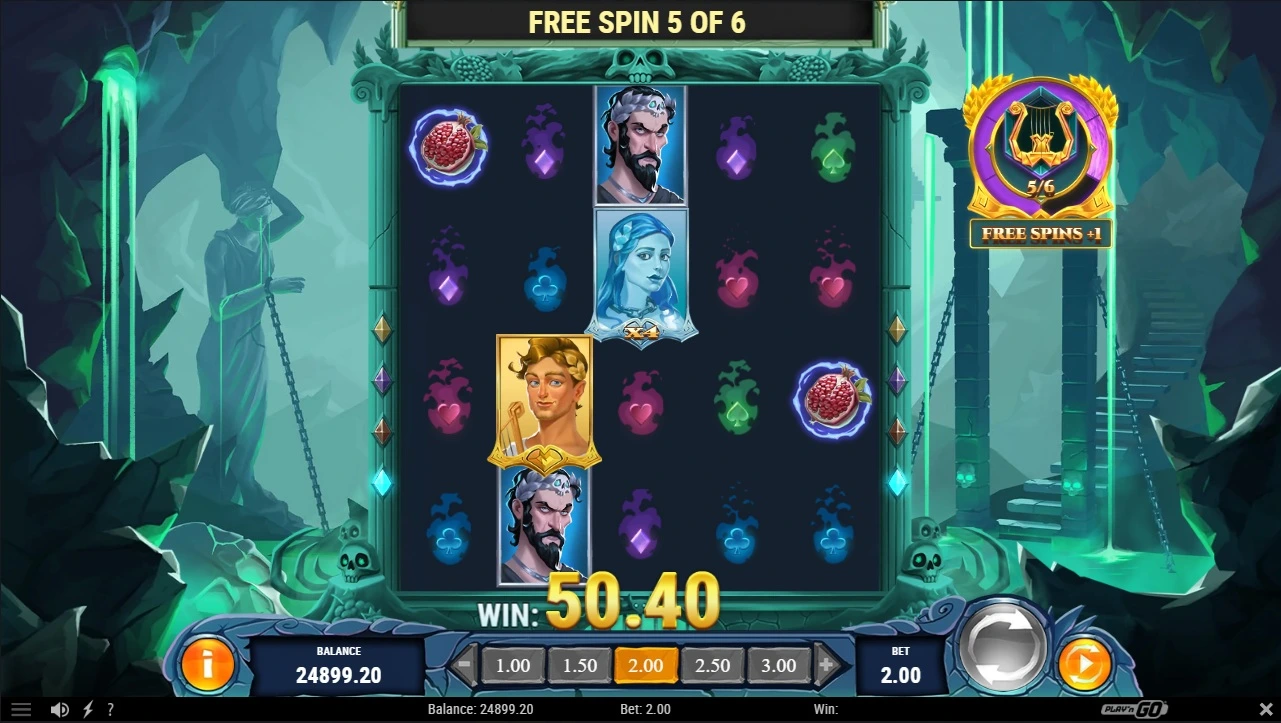Increase the bet with the plus arrow
1281x723 pixels.
pos(827,664)
